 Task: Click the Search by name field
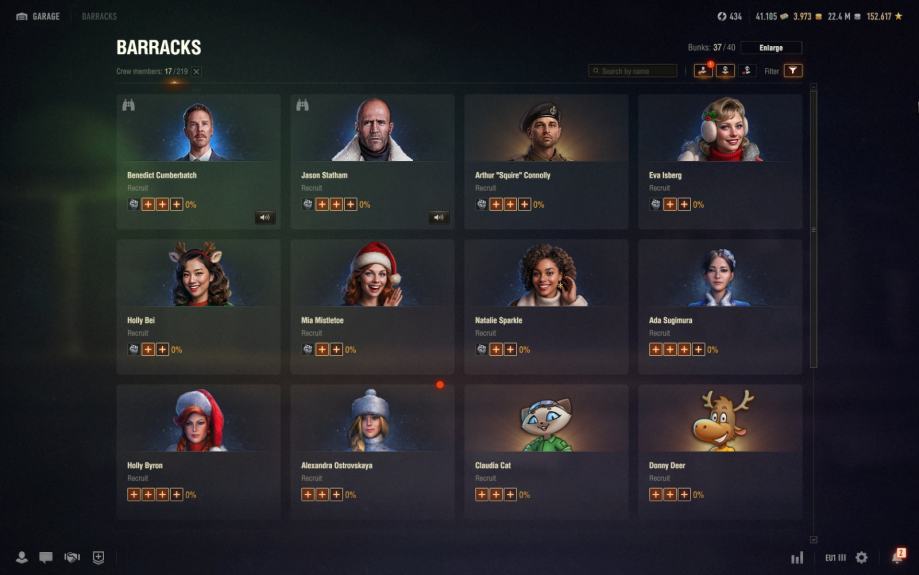coord(633,71)
